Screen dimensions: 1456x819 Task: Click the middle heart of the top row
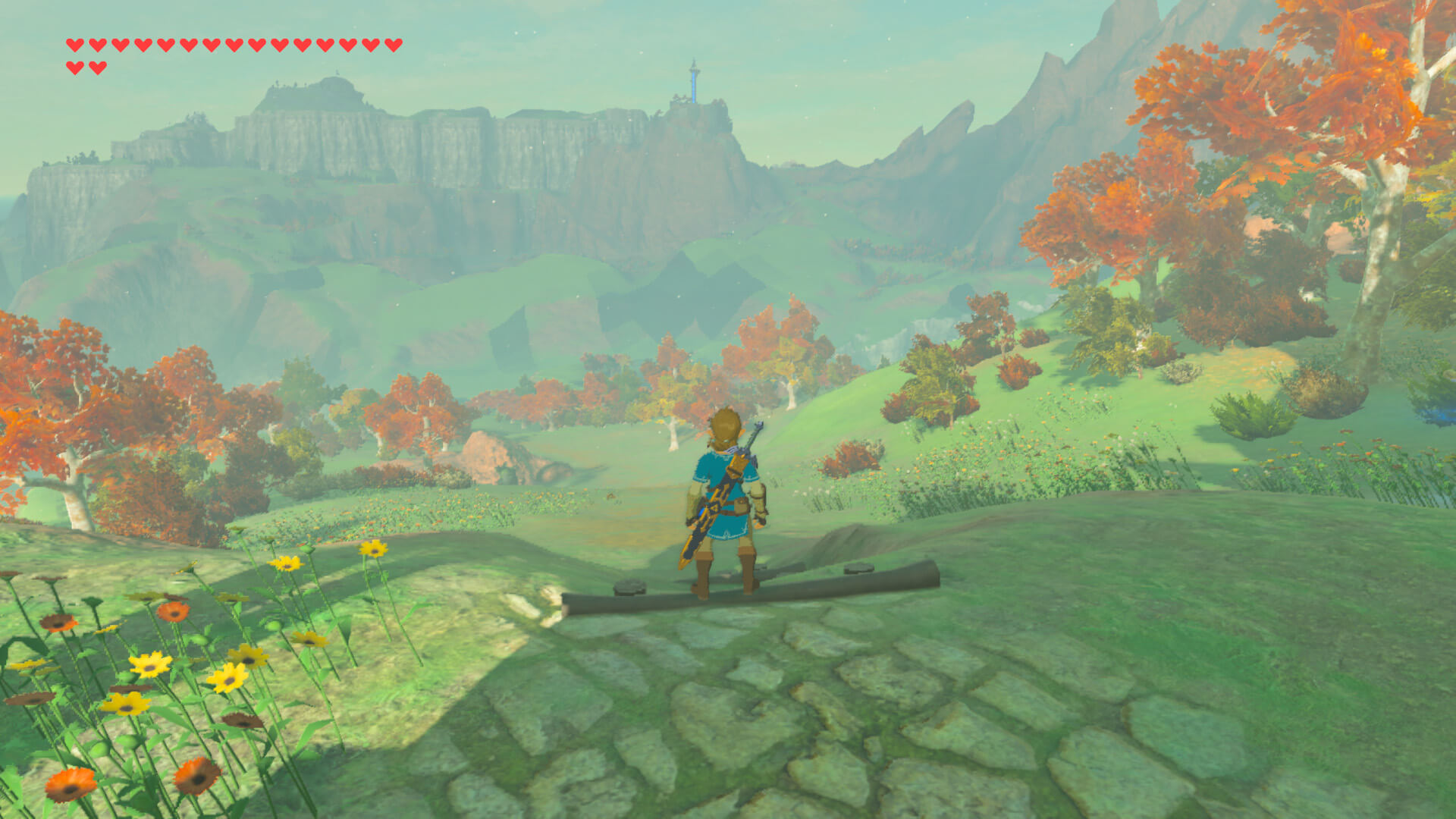pos(234,45)
